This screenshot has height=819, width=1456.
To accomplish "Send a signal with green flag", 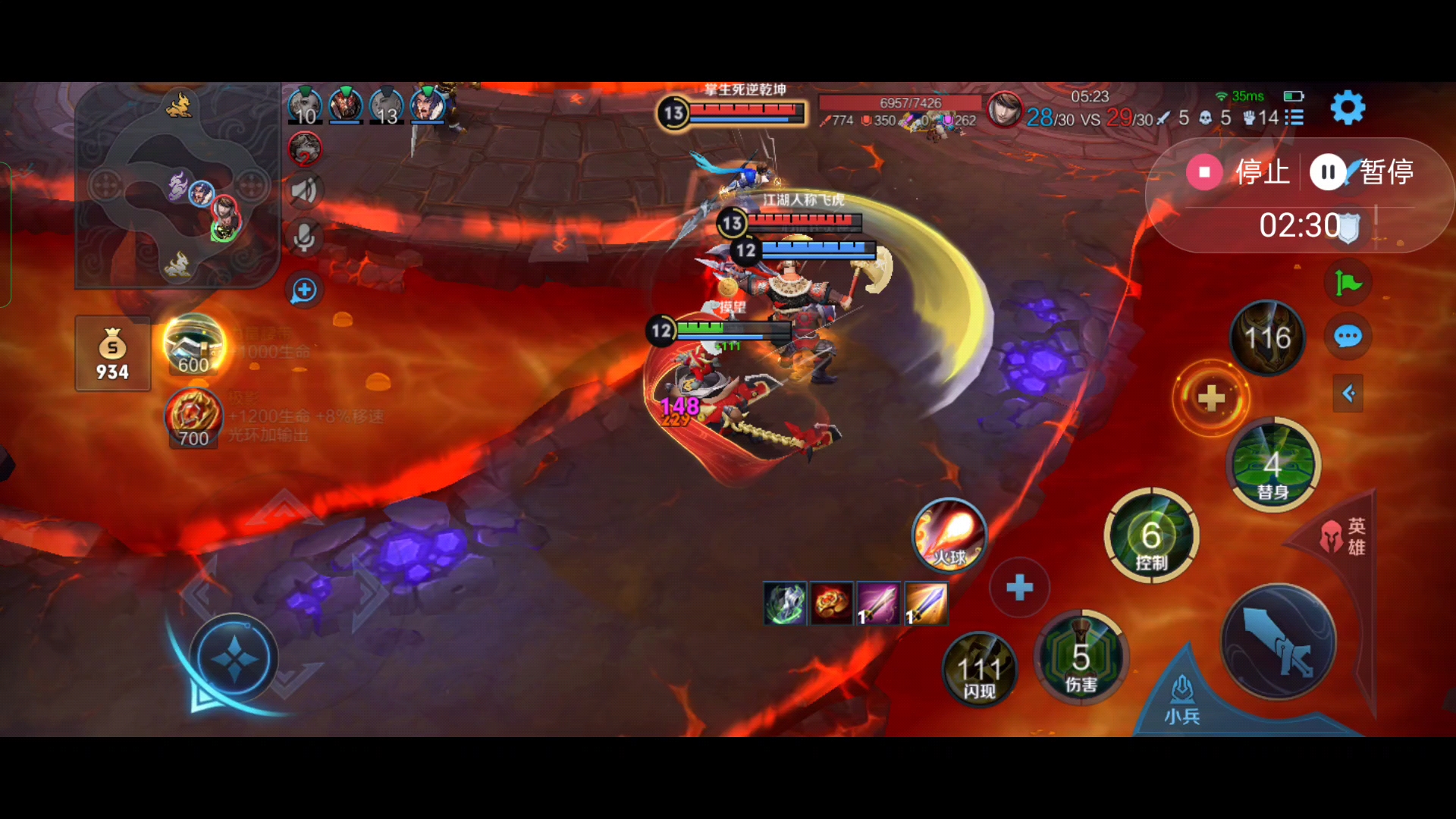I will 1348,283.
